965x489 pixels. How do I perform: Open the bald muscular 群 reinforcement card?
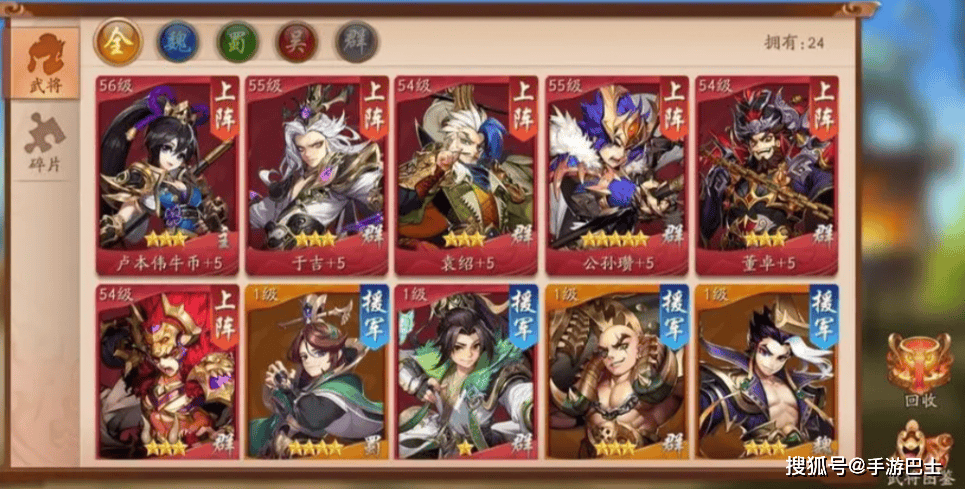[616, 372]
